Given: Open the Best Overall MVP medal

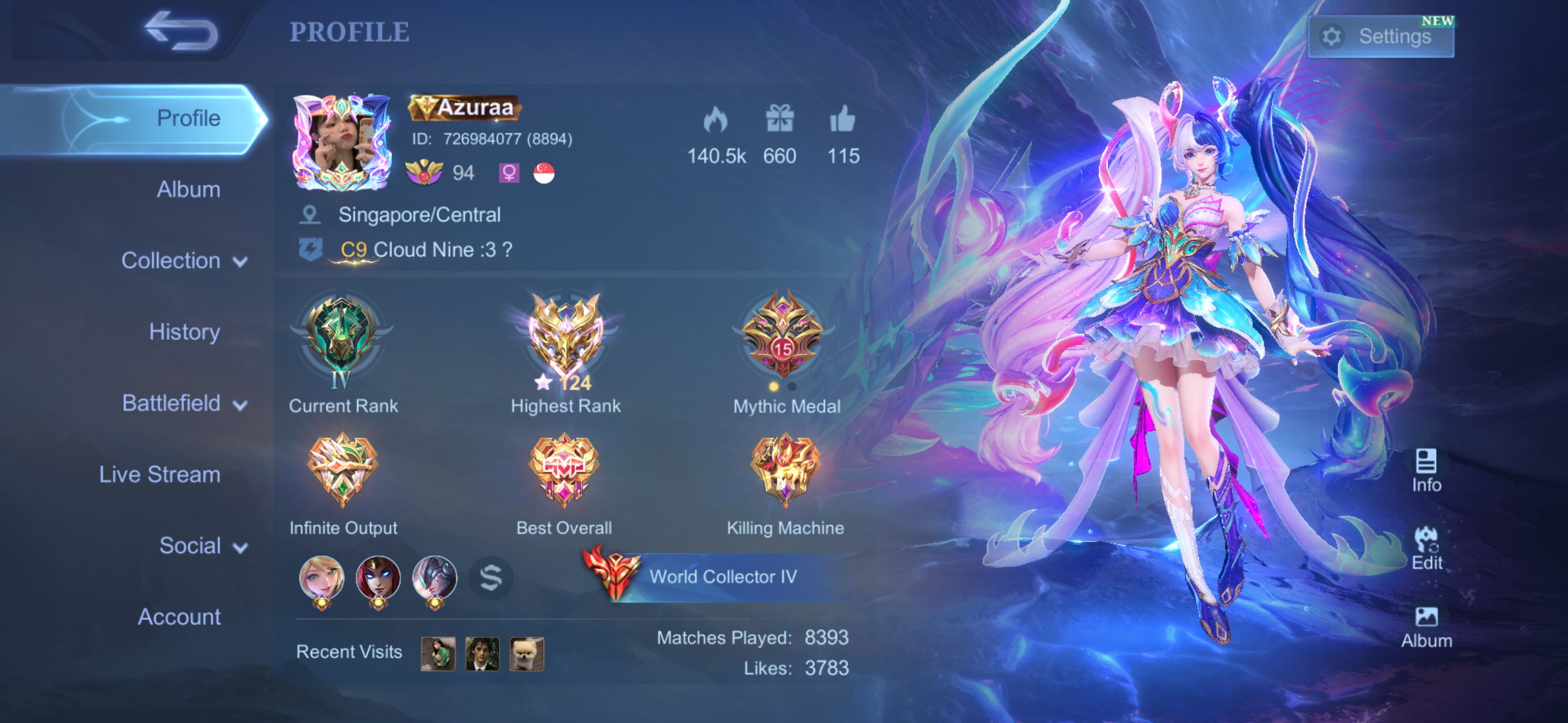Looking at the screenshot, I should 564,470.
